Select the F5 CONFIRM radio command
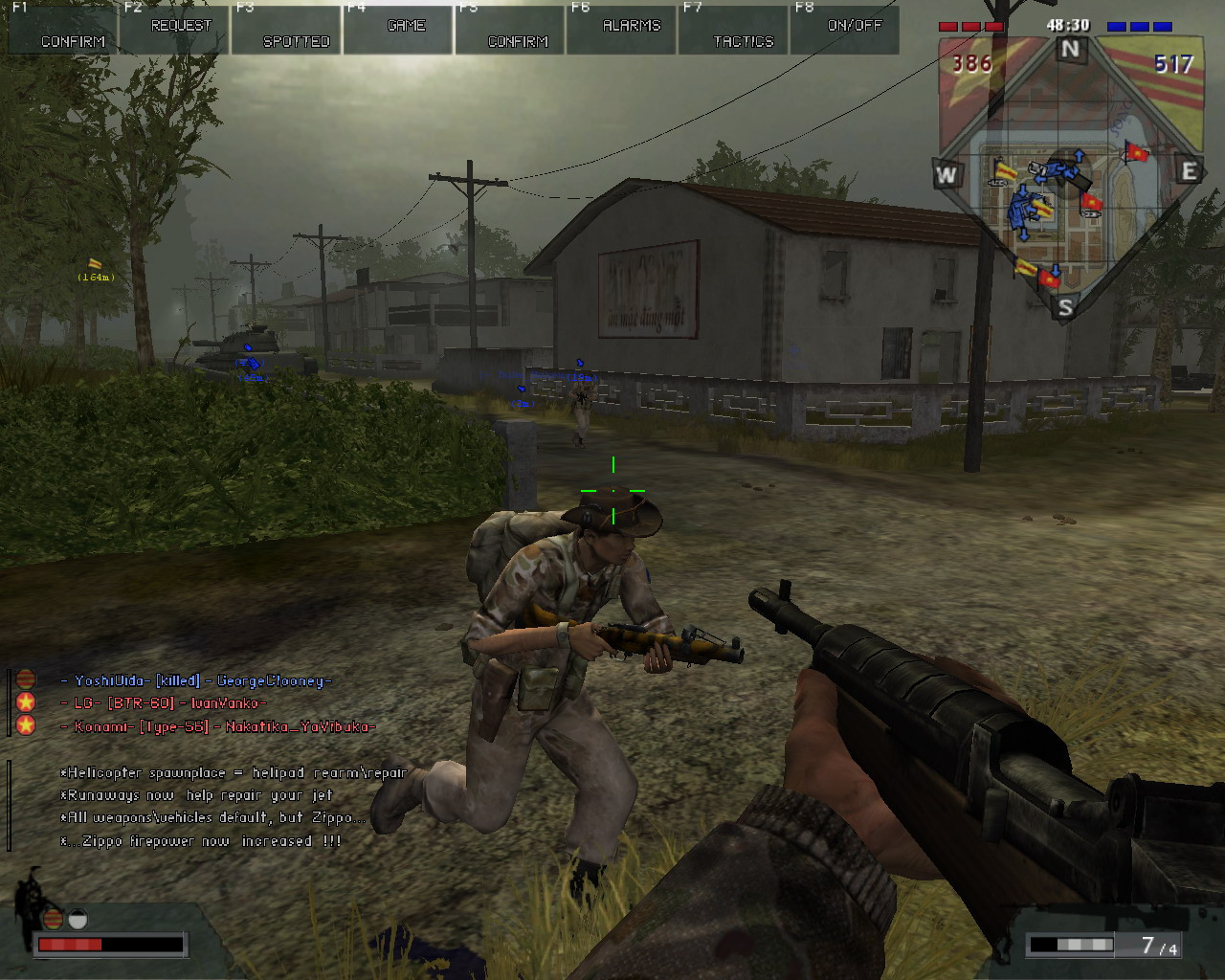 click(510, 30)
